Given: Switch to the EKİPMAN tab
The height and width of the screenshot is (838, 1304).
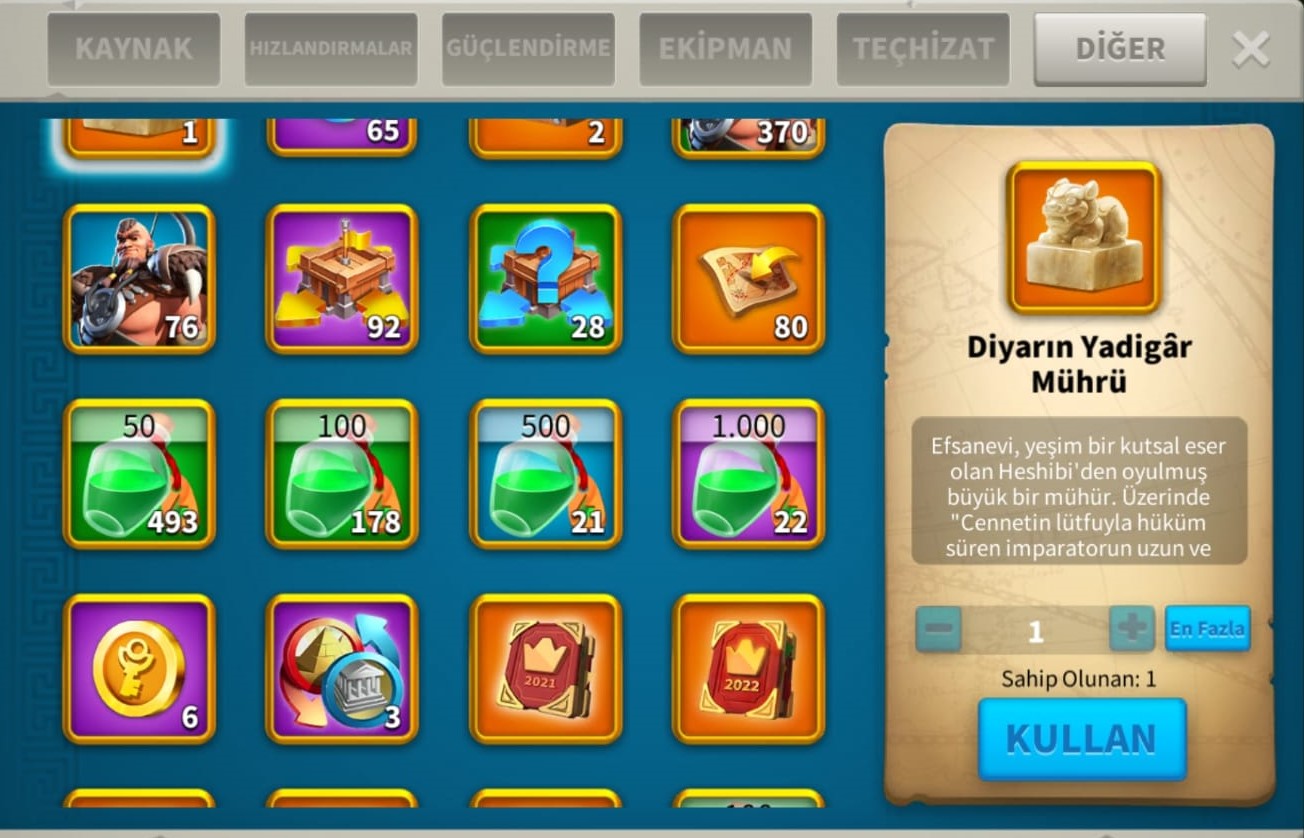Looking at the screenshot, I should [x=725, y=49].
